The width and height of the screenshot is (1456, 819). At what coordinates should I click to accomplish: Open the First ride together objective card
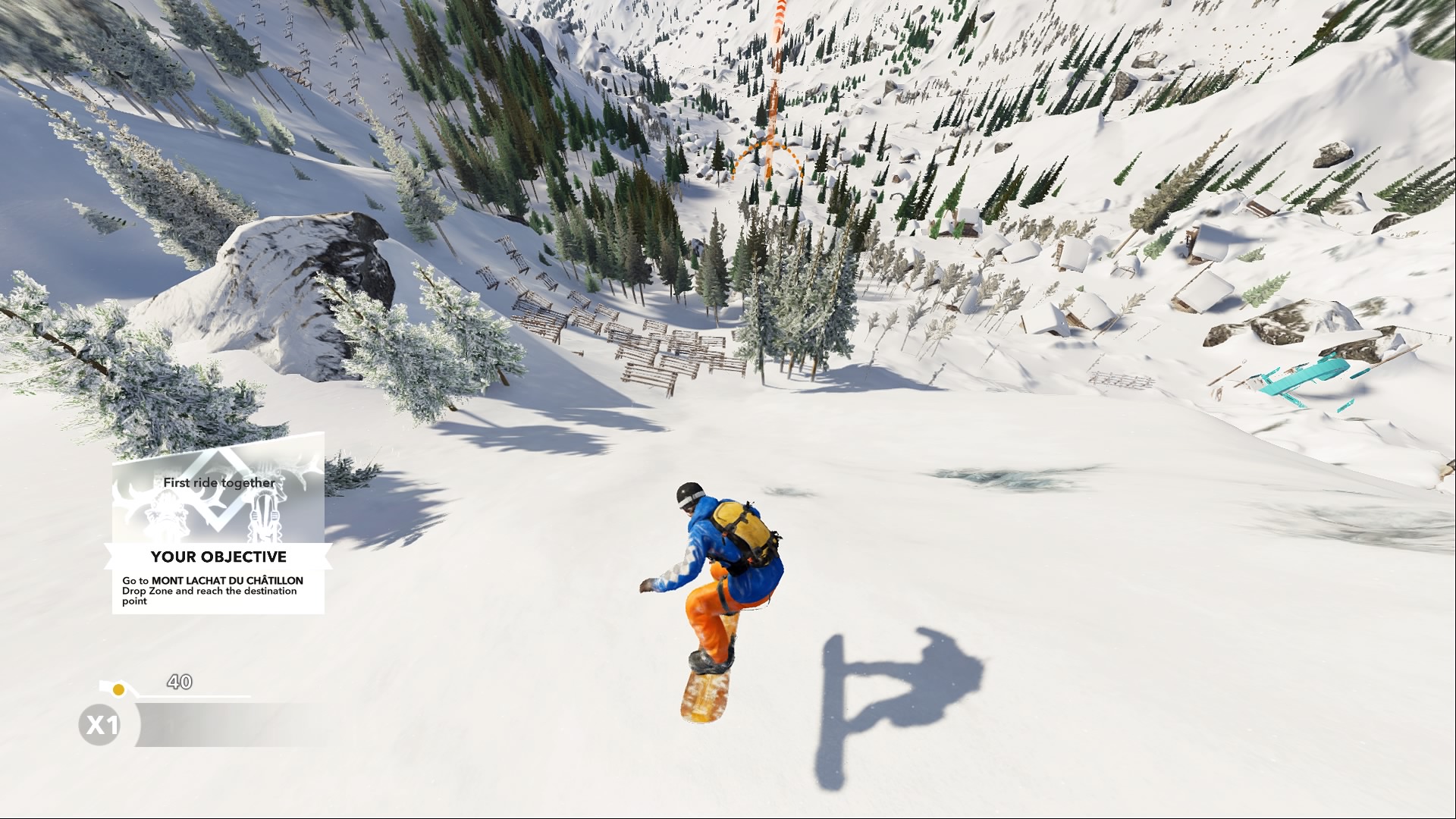(x=218, y=523)
